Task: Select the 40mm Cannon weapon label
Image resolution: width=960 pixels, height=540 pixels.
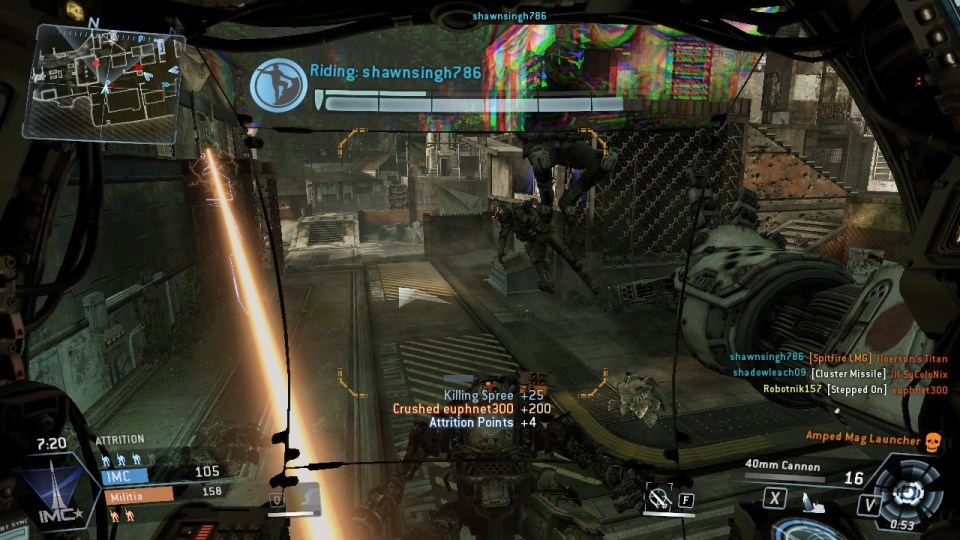Action: pyautogui.click(x=782, y=466)
